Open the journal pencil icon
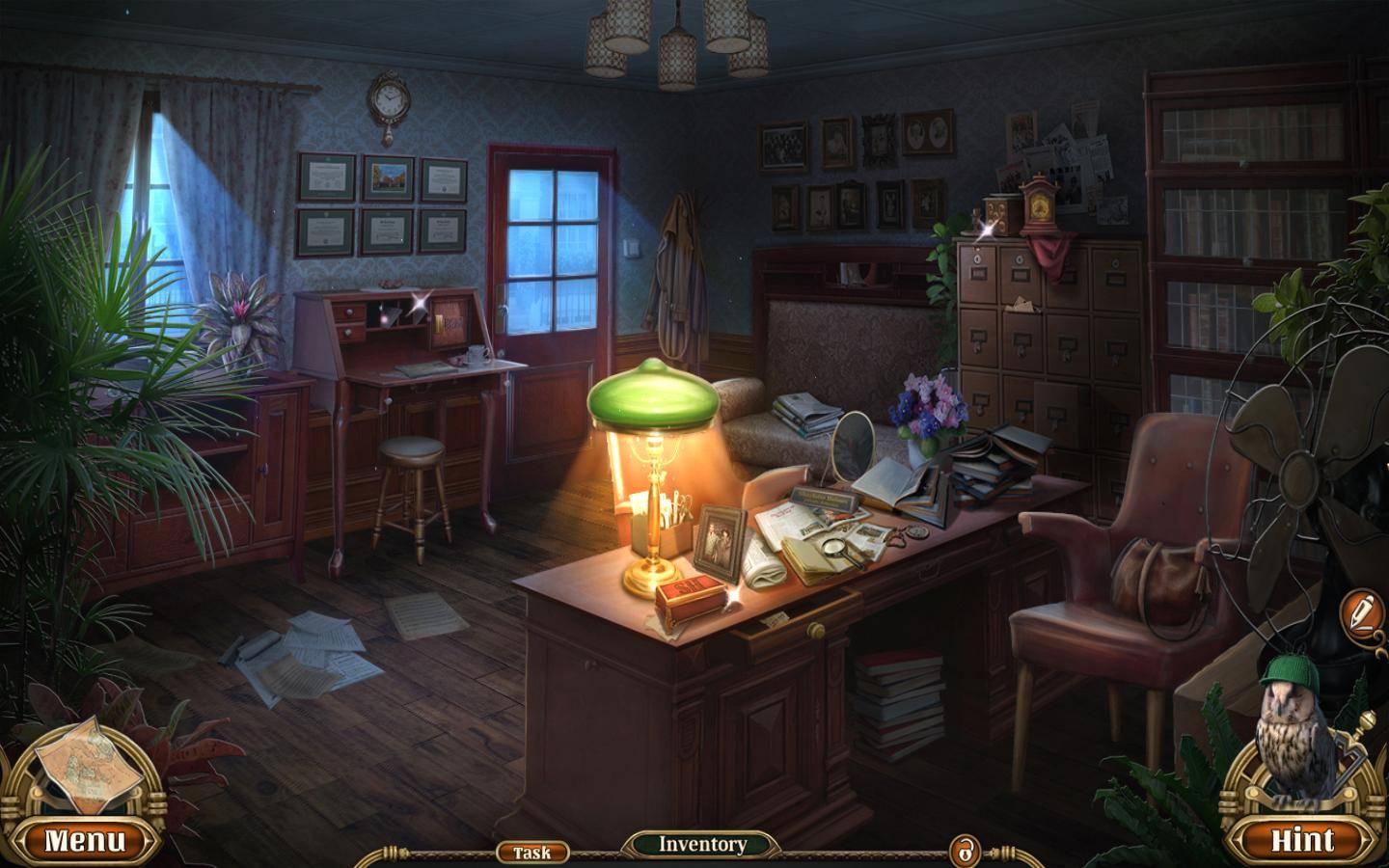Image resolution: width=1389 pixels, height=868 pixels. tap(1362, 611)
